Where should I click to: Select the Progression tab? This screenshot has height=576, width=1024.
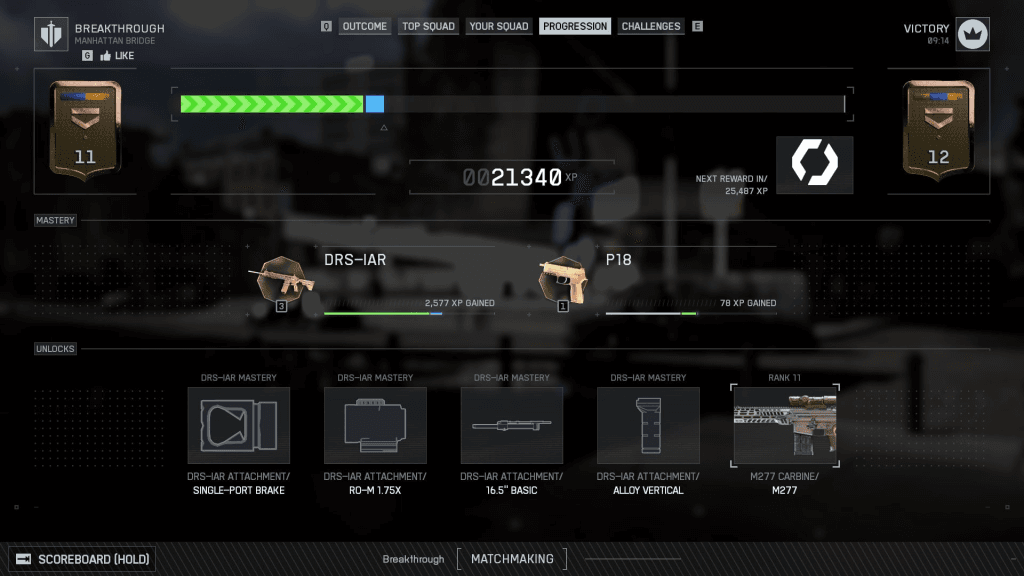tap(575, 27)
